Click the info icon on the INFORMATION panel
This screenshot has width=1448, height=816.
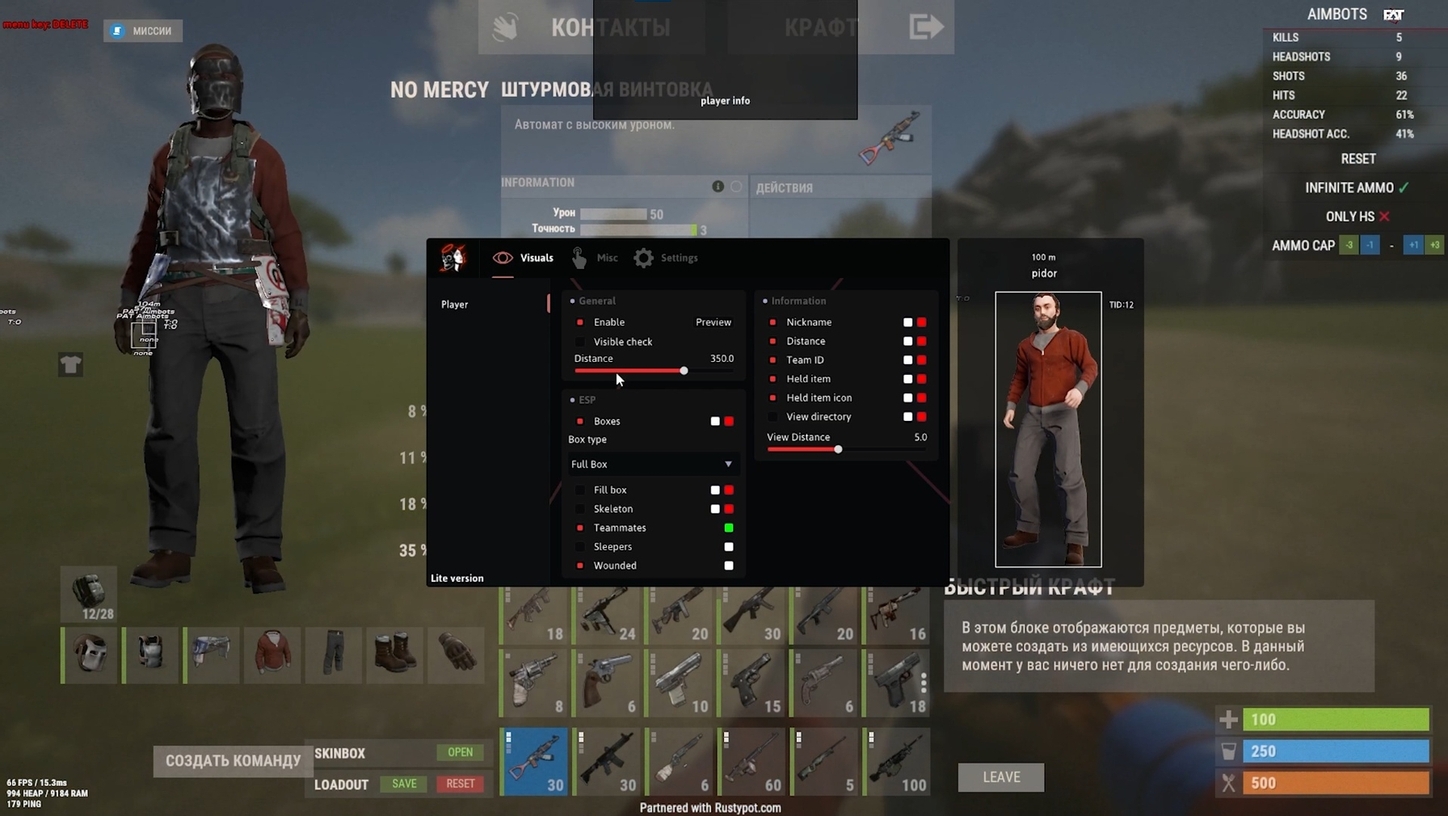pos(718,186)
